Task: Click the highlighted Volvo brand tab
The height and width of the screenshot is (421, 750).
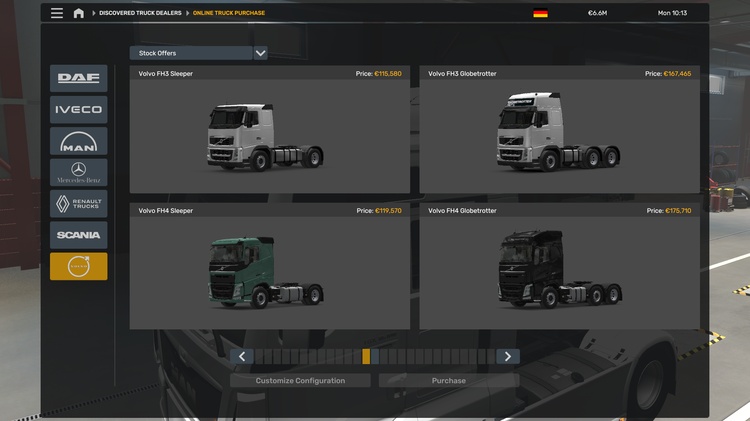Action: coord(78,266)
